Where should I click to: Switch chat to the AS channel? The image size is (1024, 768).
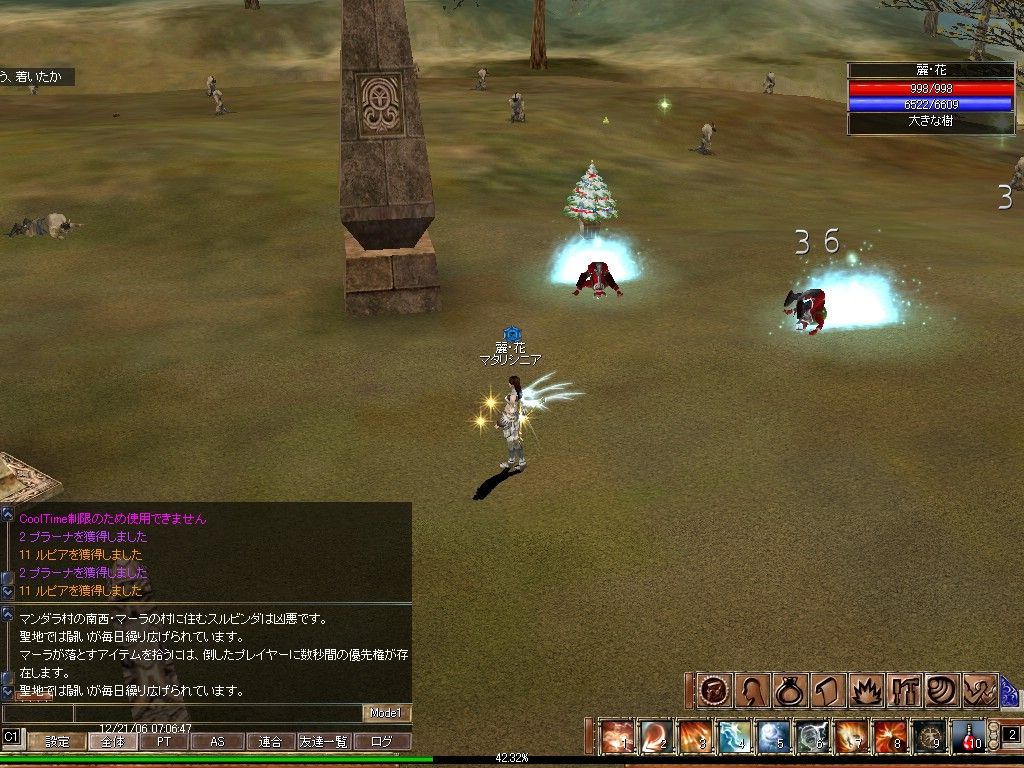(217, 742)
